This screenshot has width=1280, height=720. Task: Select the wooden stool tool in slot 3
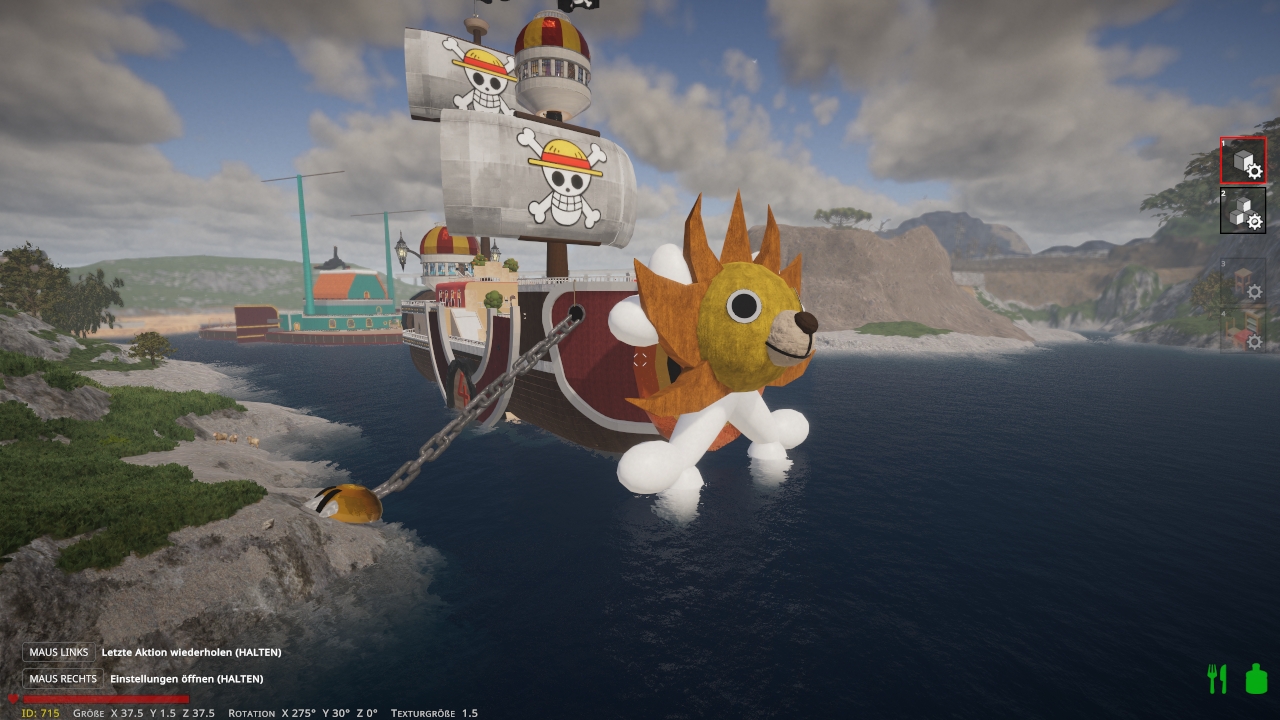[1243, 281]
